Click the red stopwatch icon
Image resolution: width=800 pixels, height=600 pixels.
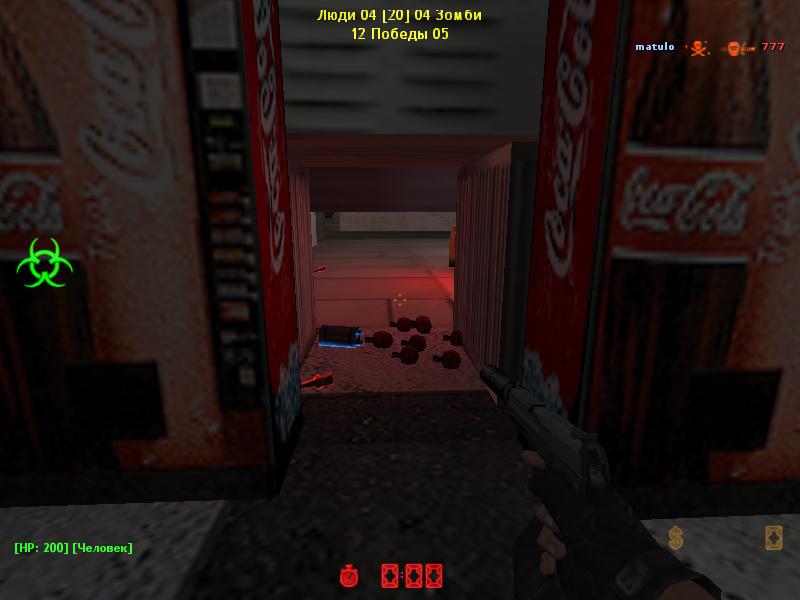pos(349,576)
